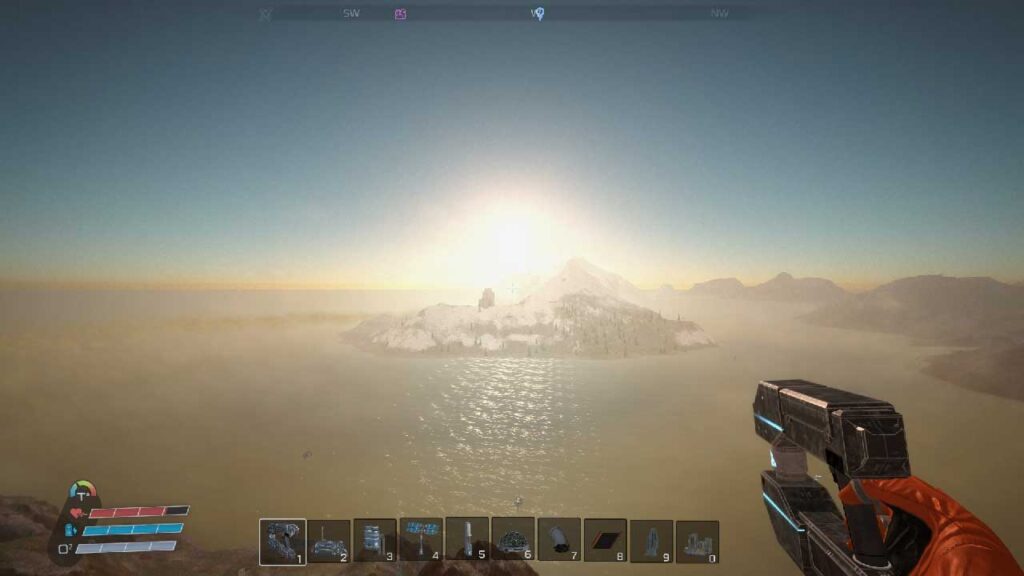Select the rover vehicle in hotbar slot 2

(329, 541)
